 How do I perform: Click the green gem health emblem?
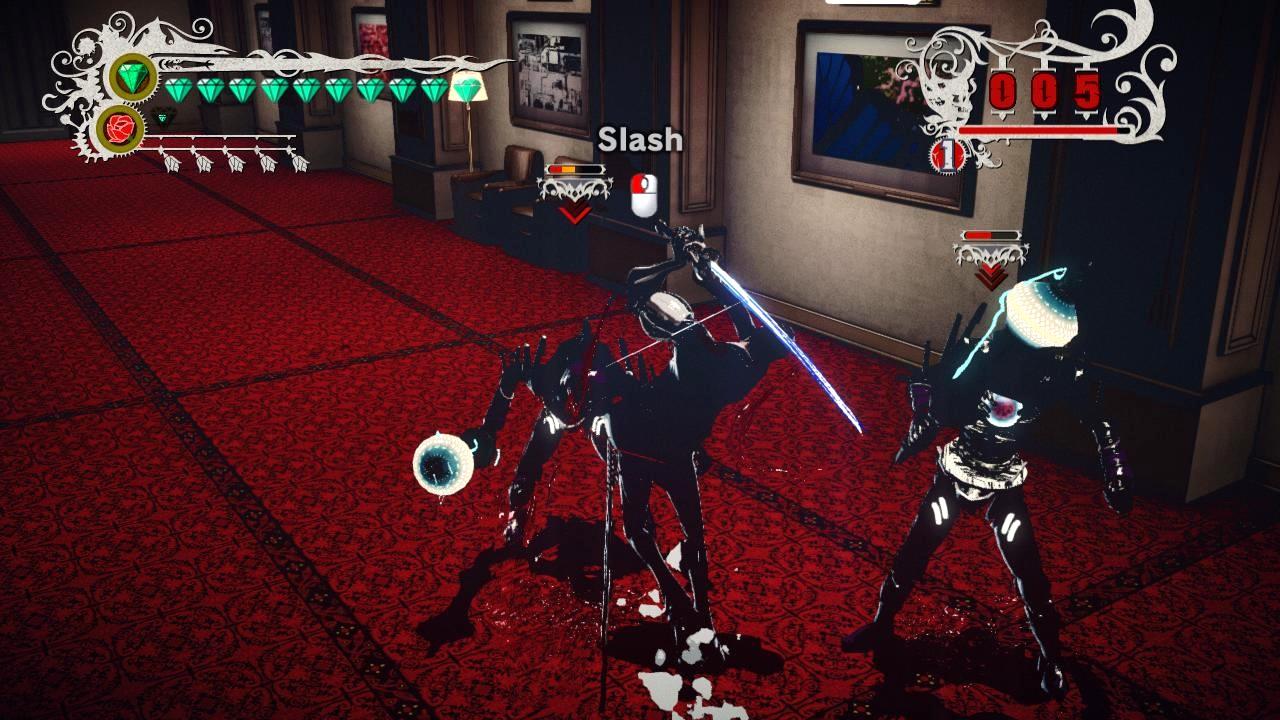(x=132, y=77)
